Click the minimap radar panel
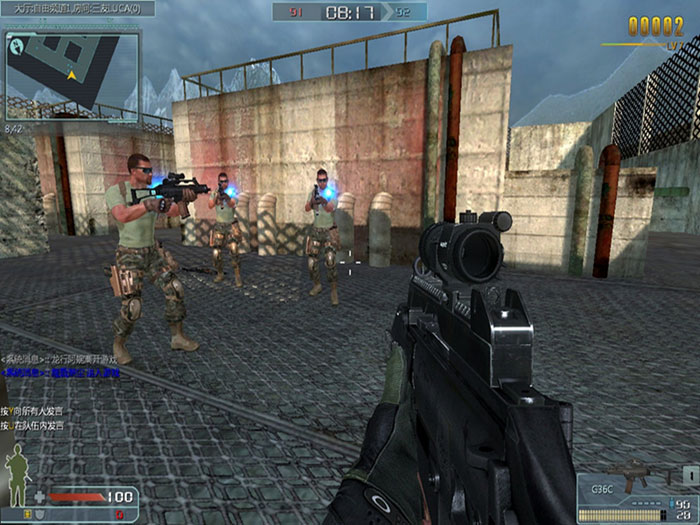The width and height of the screenshot is (700, 525). 70,76
